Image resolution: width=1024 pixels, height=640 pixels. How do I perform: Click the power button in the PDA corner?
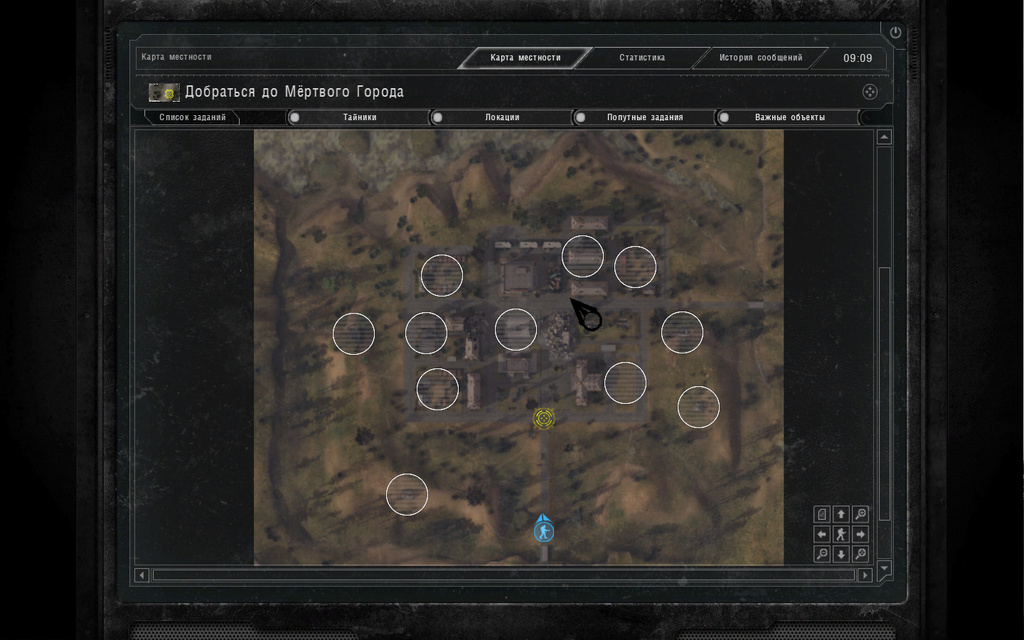pyautogui.click(x=895, y=33)
